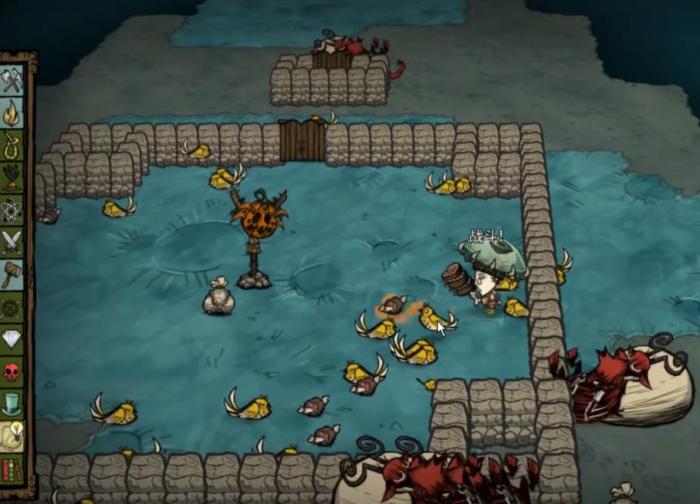Select the Survival tab with the rope trap icon
Viewport: 700px width, 504px height.
(13, 146)
